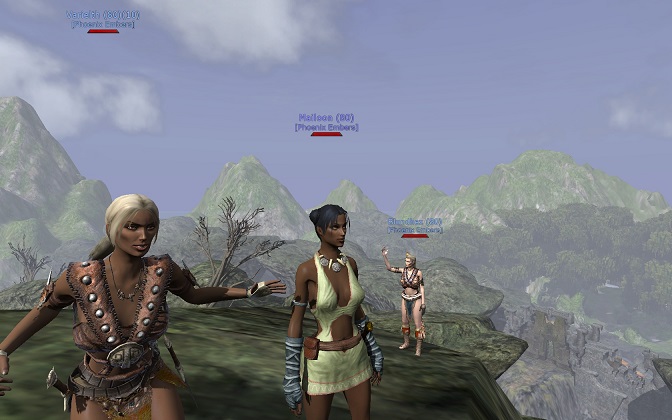Select the Malicea (80) nameplate
672x420 pixels.
[x=326, y=118]
